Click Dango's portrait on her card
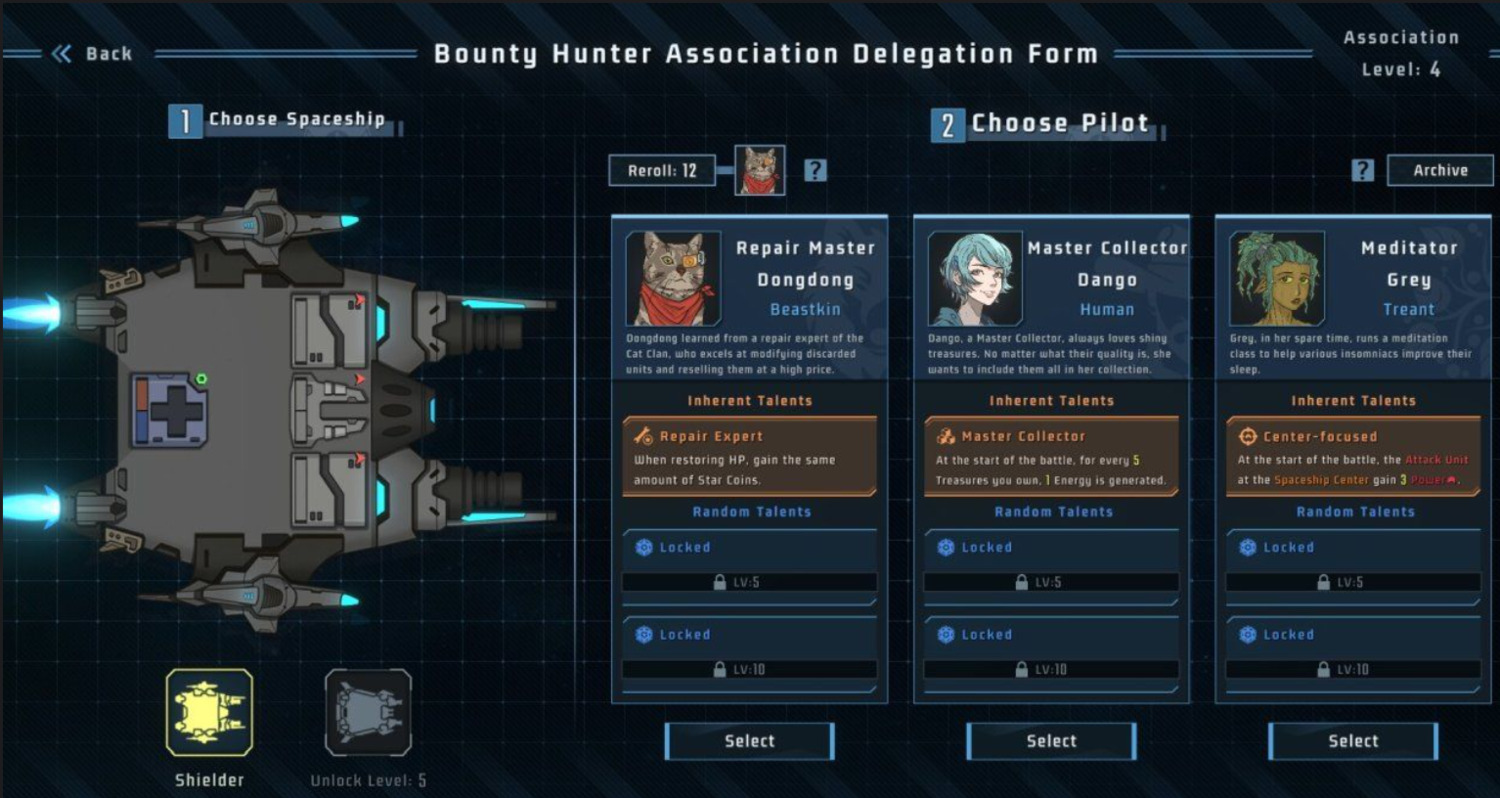1500x798 pixels. pos(975,279)
